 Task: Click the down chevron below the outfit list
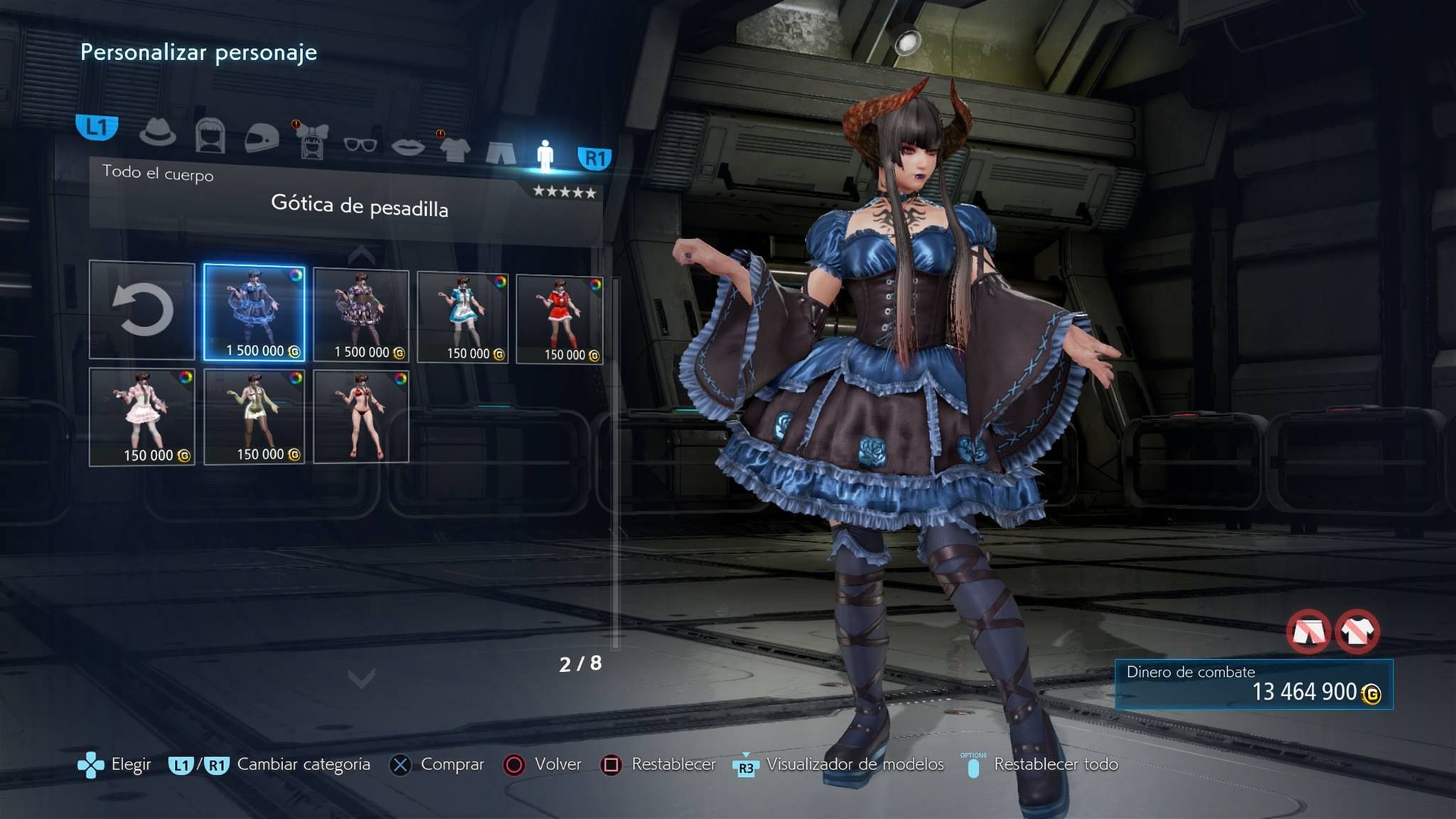tap(361, 679)
